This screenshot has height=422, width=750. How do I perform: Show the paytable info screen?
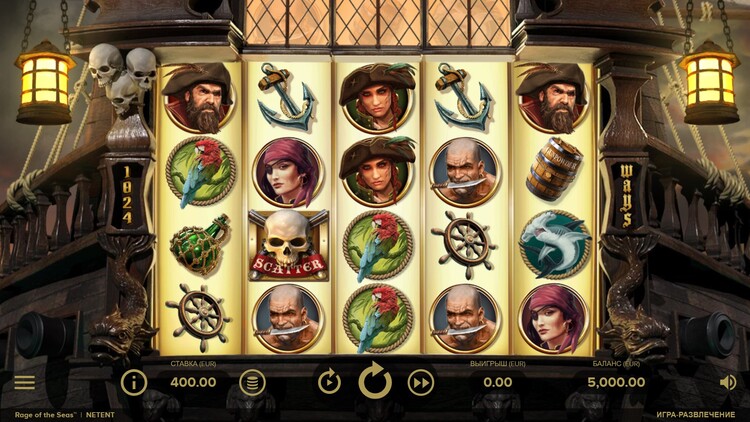point(134,381)
